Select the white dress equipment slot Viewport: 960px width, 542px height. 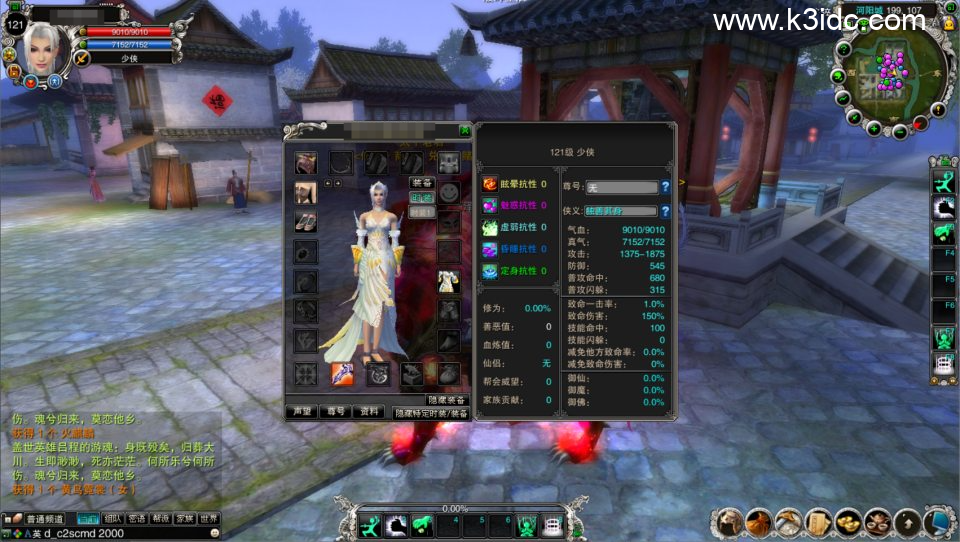point(448,283)
